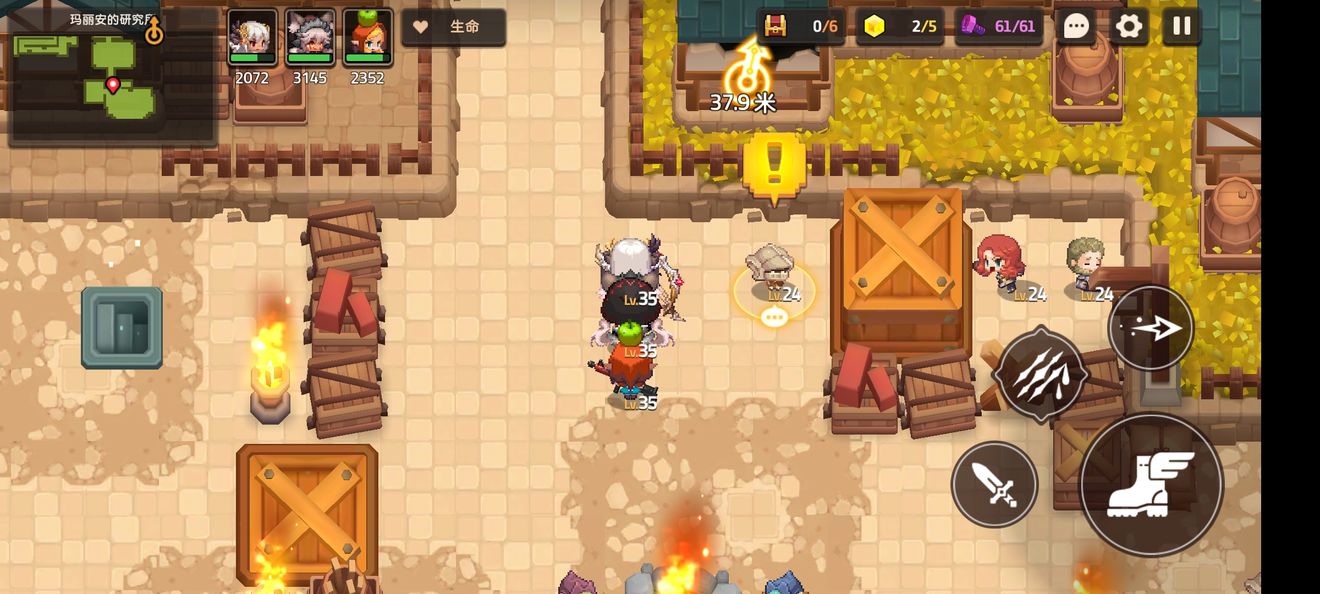Select the apple-hat hero portrait with 2352 HP

[367, 38]
